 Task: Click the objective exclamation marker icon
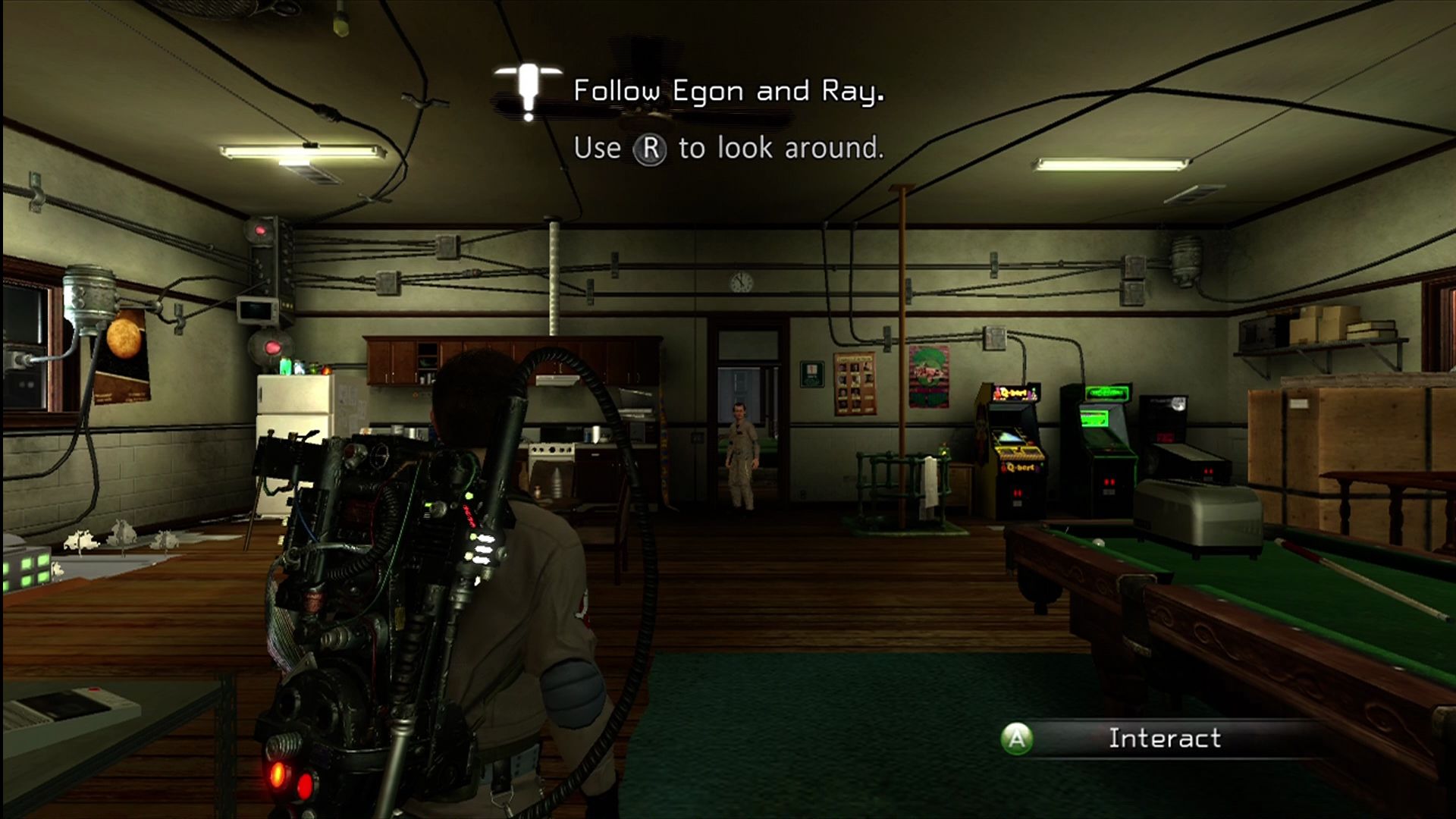click(528, 91)
